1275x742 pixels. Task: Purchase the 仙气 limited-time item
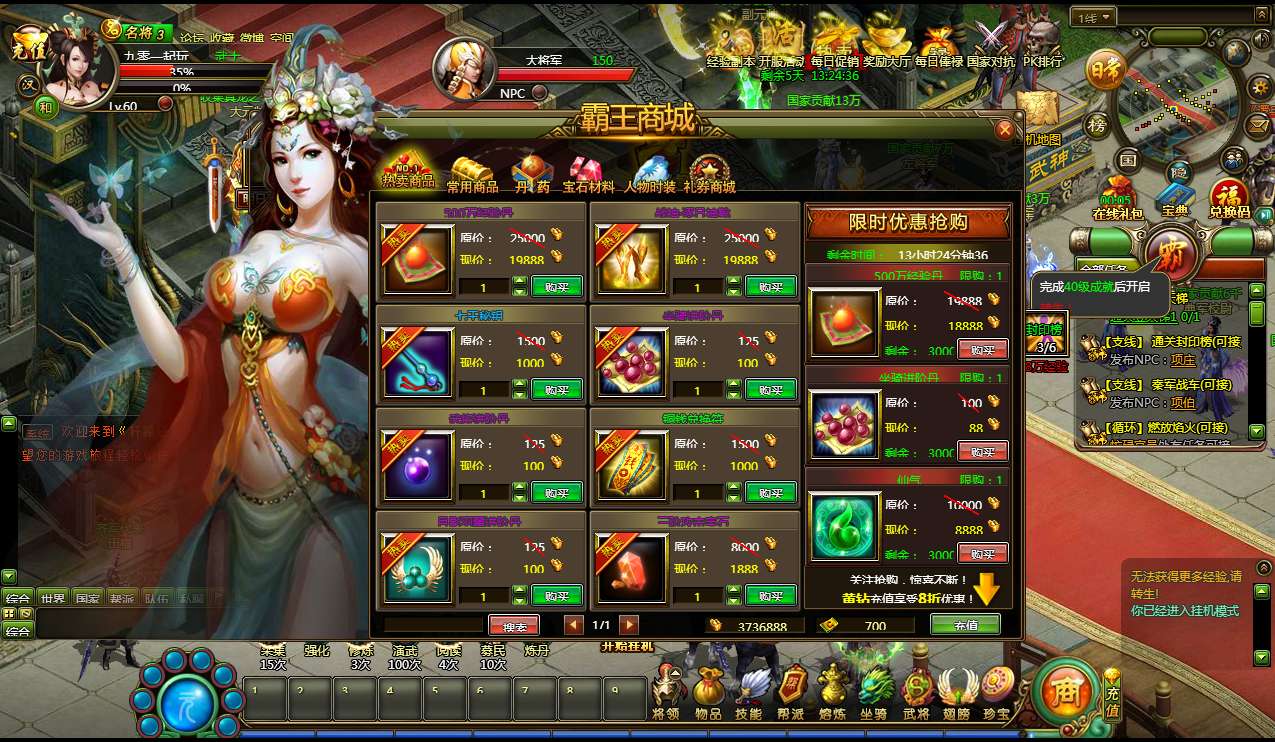(982, 553)
